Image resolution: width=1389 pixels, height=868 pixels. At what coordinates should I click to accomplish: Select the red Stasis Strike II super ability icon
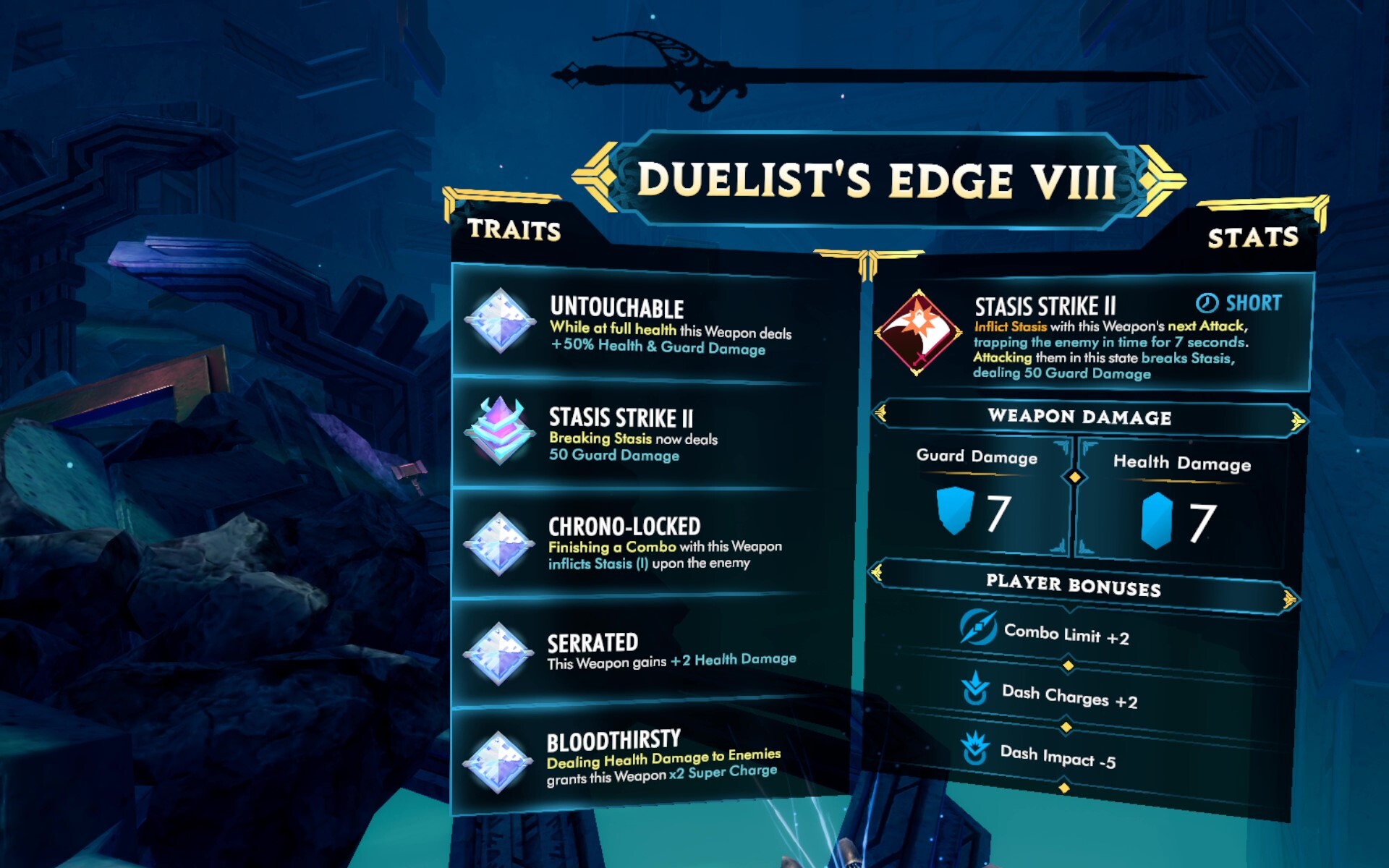coord(918,333)
